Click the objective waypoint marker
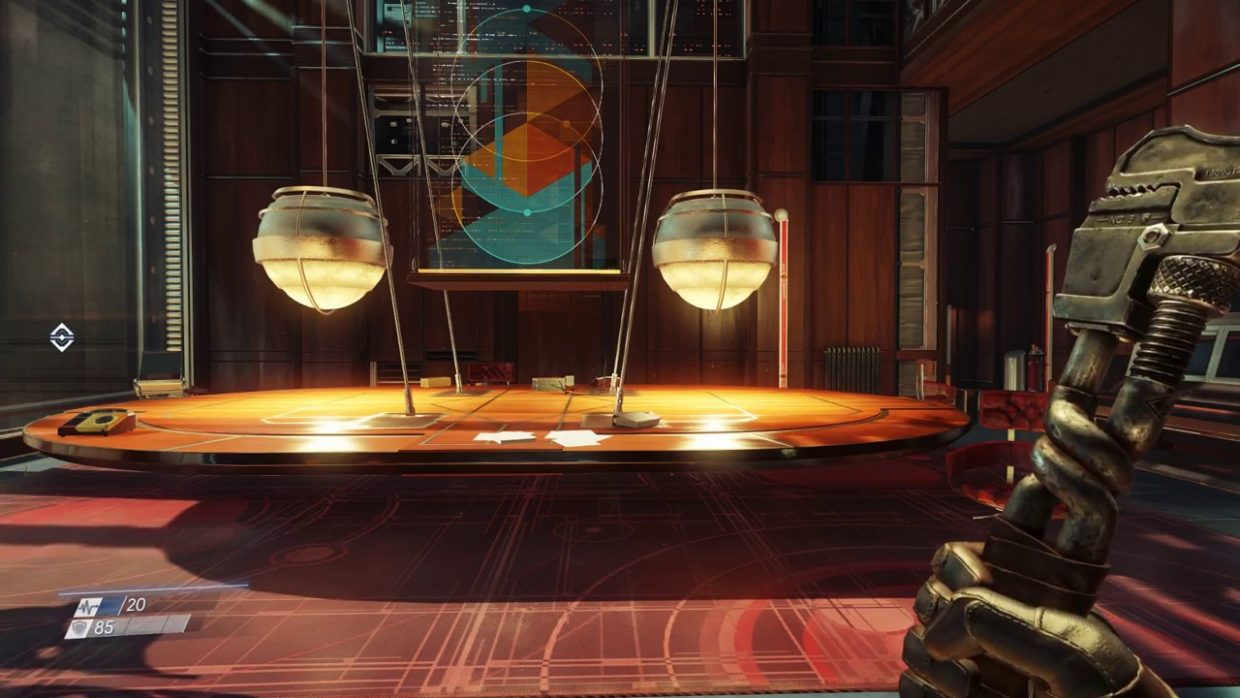Image resolution: width=1240 pixels, height=698 pixels. point(62,338)
